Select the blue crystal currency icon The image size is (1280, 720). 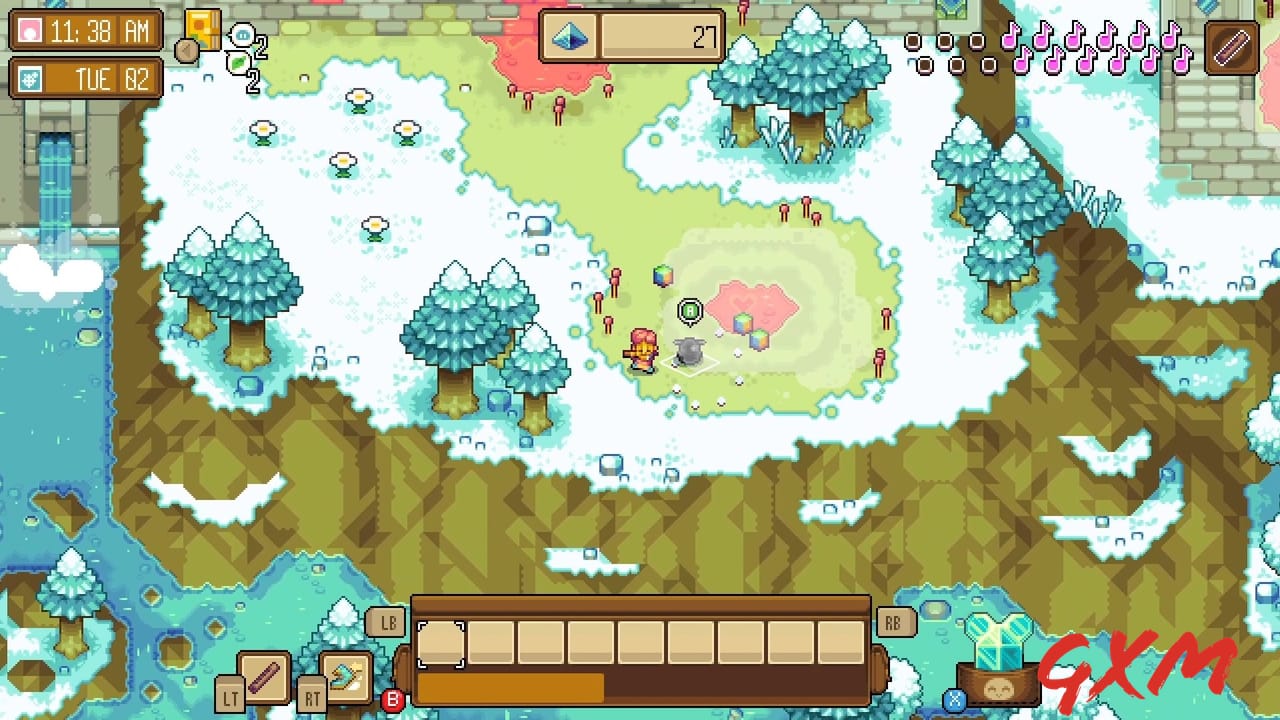point(570,36)
